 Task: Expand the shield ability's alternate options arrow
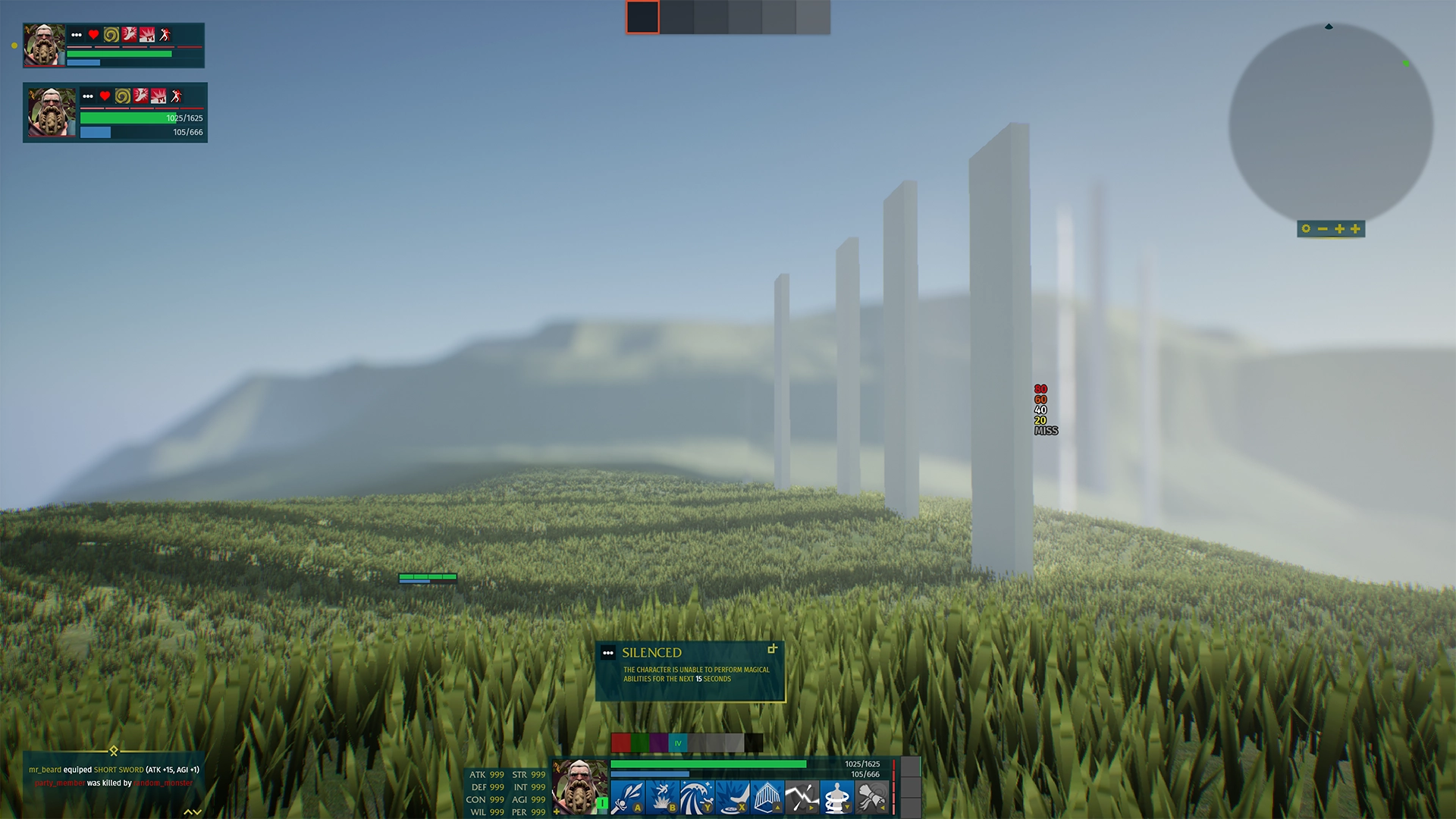click(810, 808)
